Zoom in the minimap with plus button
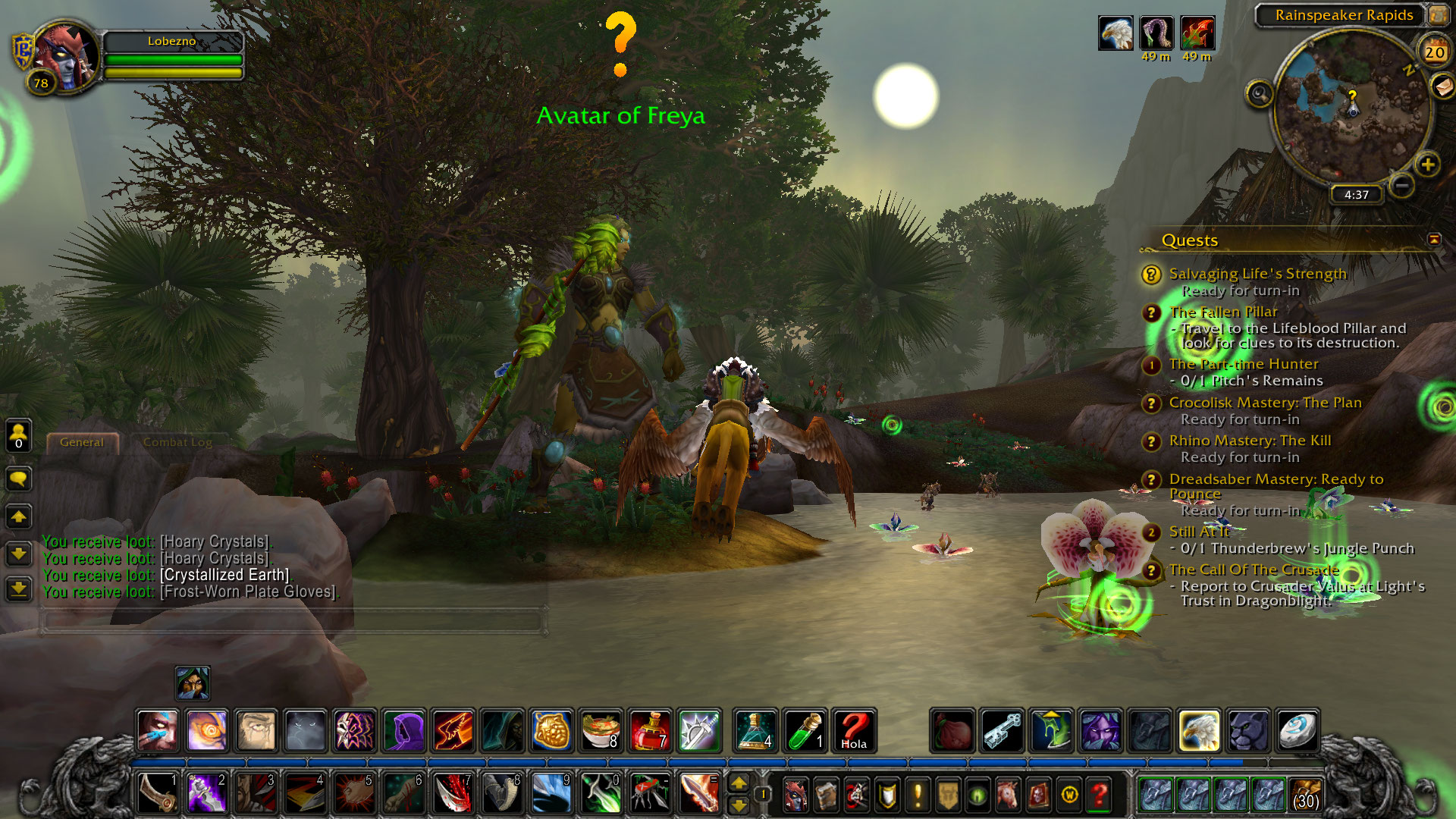The height and width of the screenshot is (819, 1456). tap(1427, 165)
